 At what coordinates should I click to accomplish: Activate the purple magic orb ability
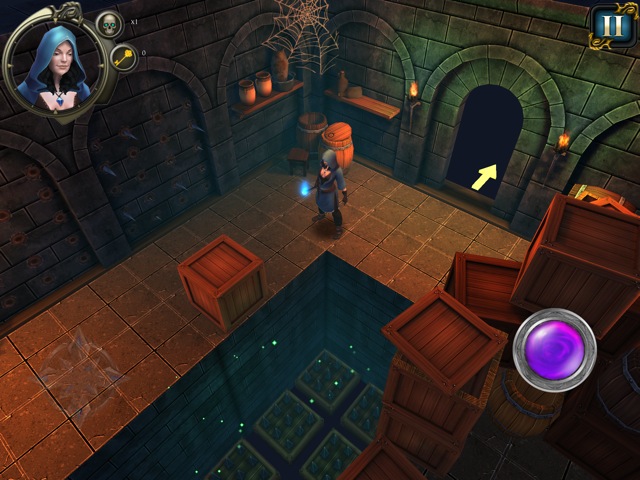[x=554, y=349]
